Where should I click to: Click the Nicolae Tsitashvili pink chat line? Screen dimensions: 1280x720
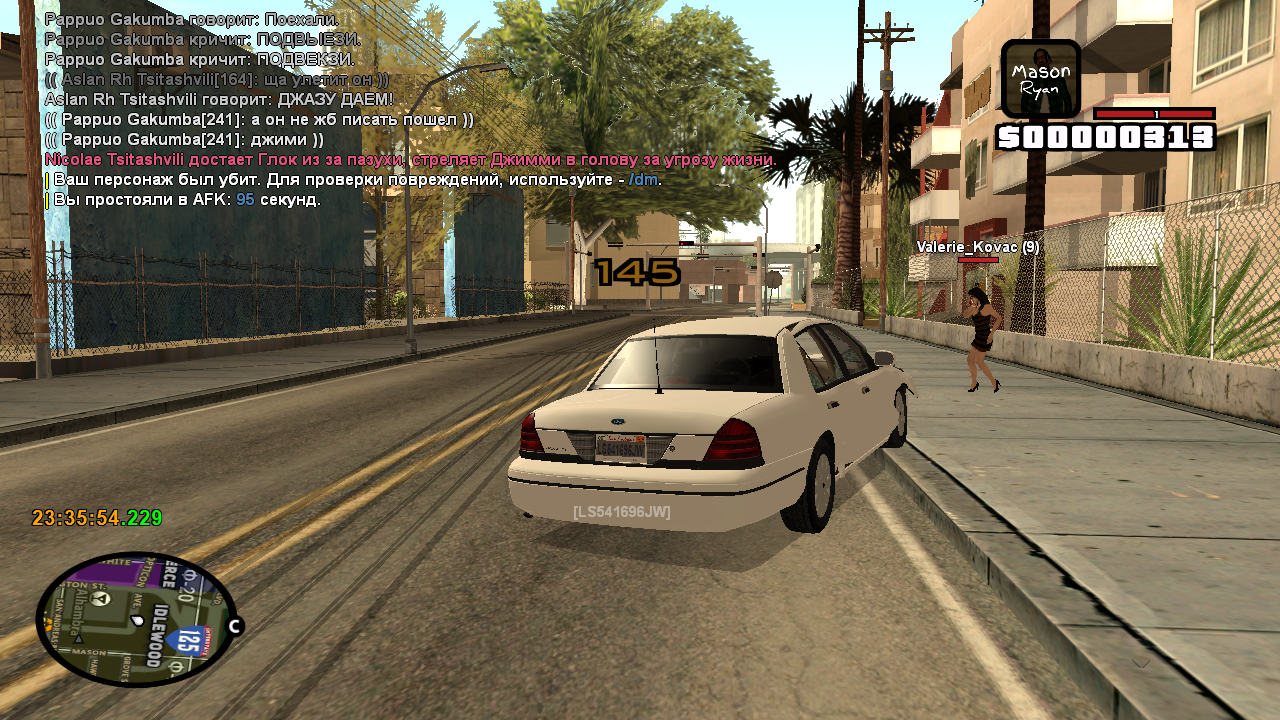tap(410, 160)
